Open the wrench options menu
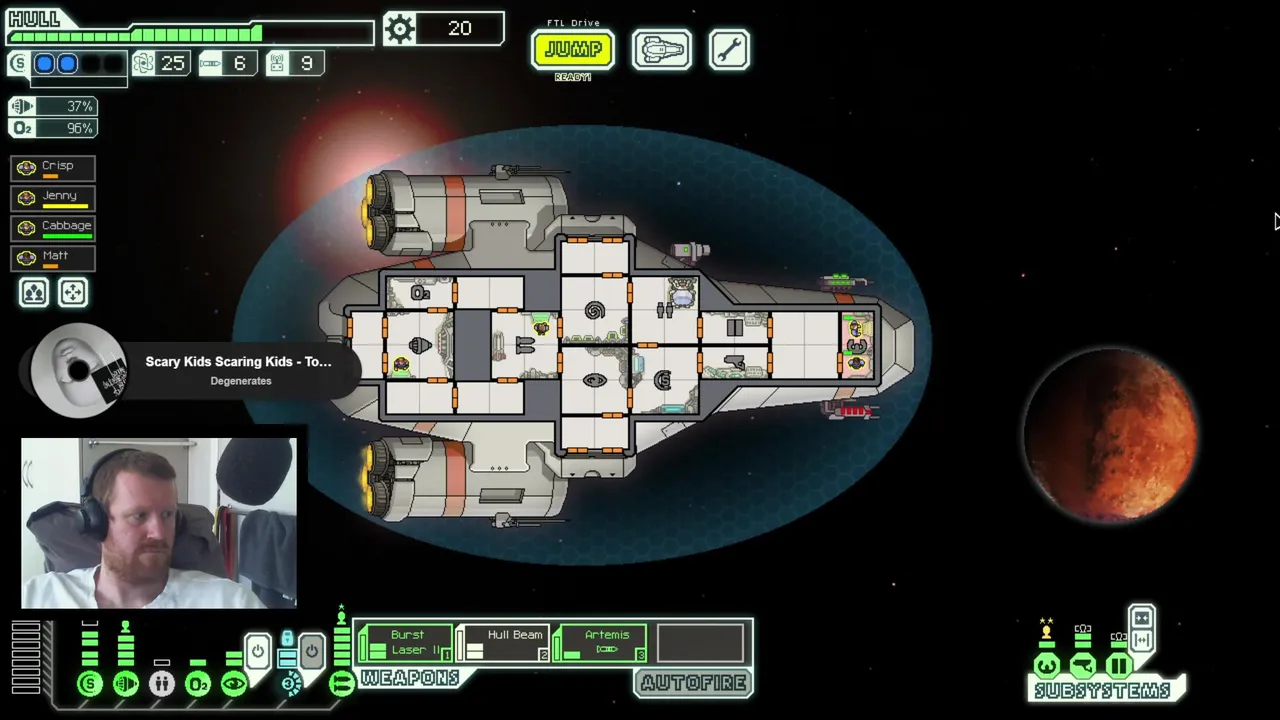Viewport: 1280px width, 720px height. 729,49
